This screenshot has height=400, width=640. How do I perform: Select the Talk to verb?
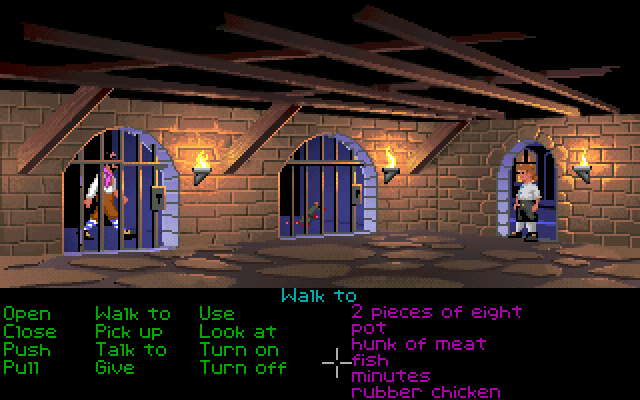tap(131, 349)
